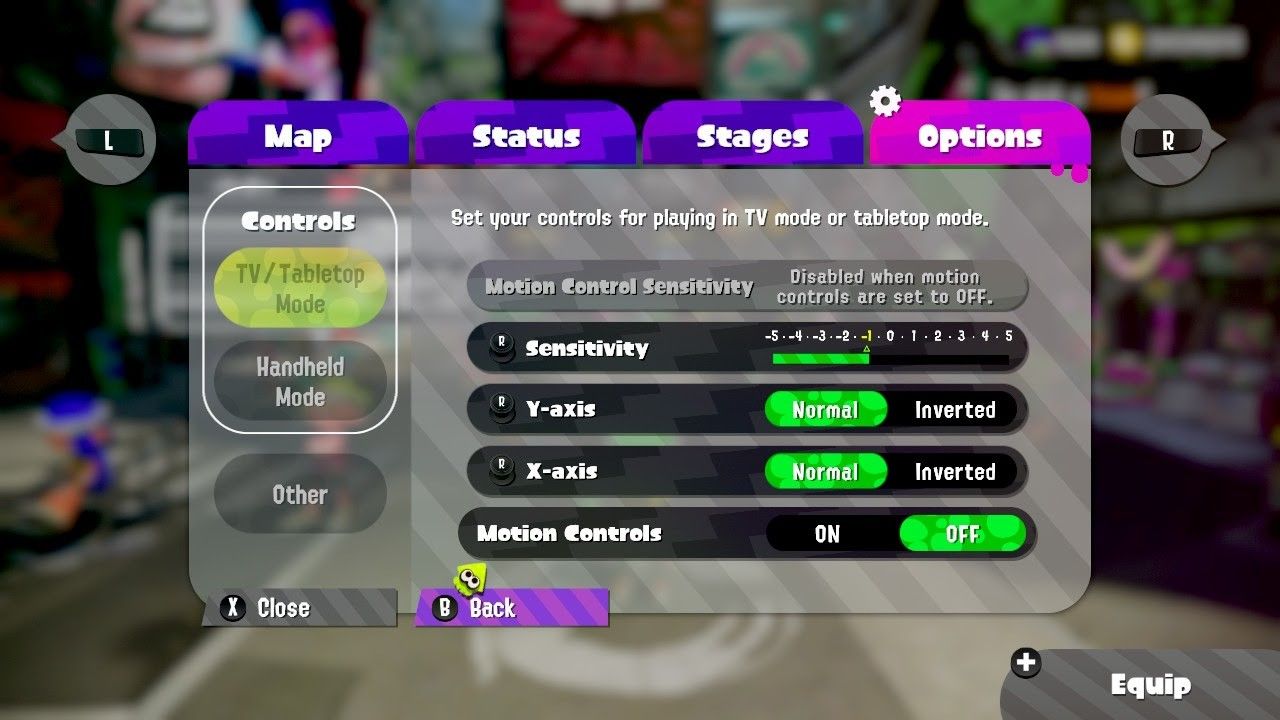Set Y-axis to Inverted
Image resolution: width=1280 pixels, height=720 pixels.
tap(955, 410)
